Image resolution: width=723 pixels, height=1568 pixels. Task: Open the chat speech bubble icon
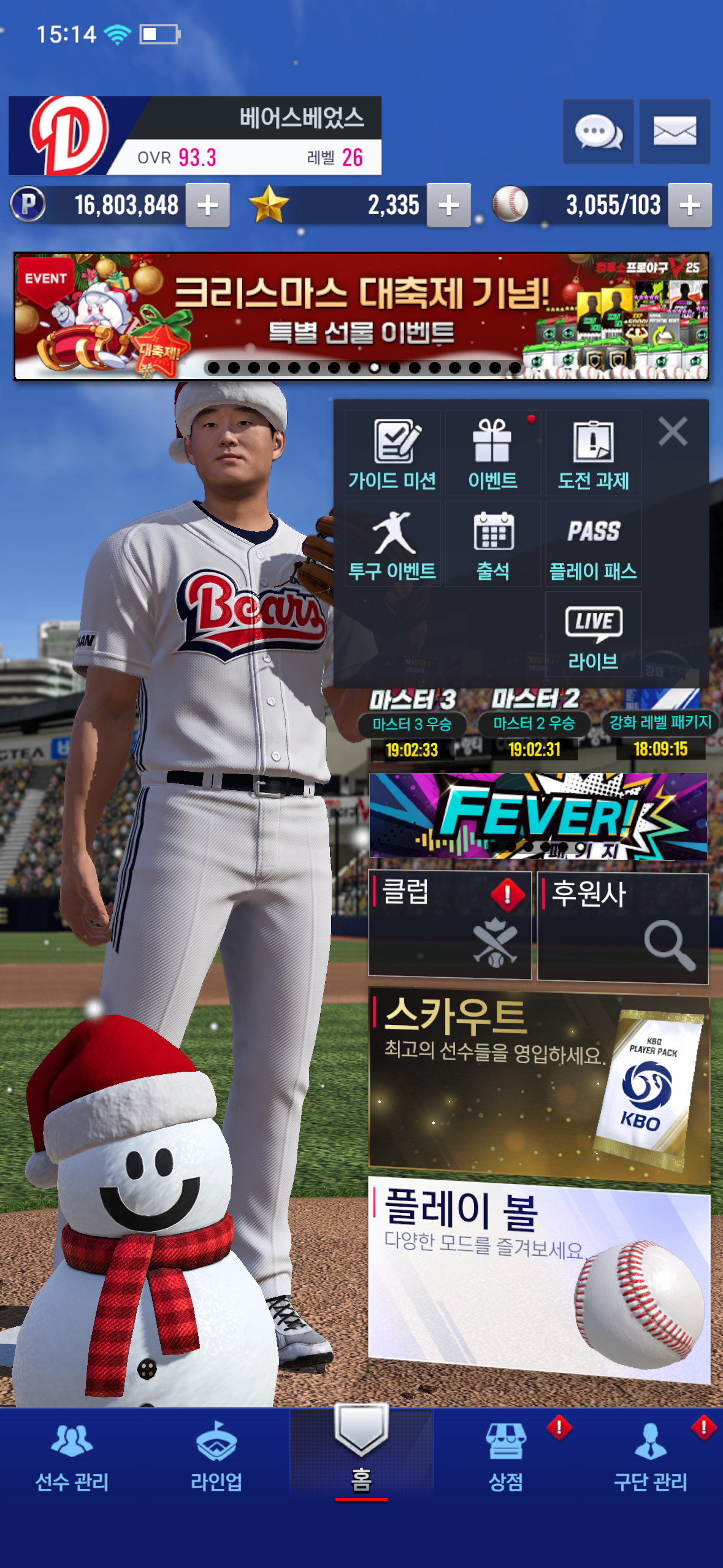tap(598, 131)
